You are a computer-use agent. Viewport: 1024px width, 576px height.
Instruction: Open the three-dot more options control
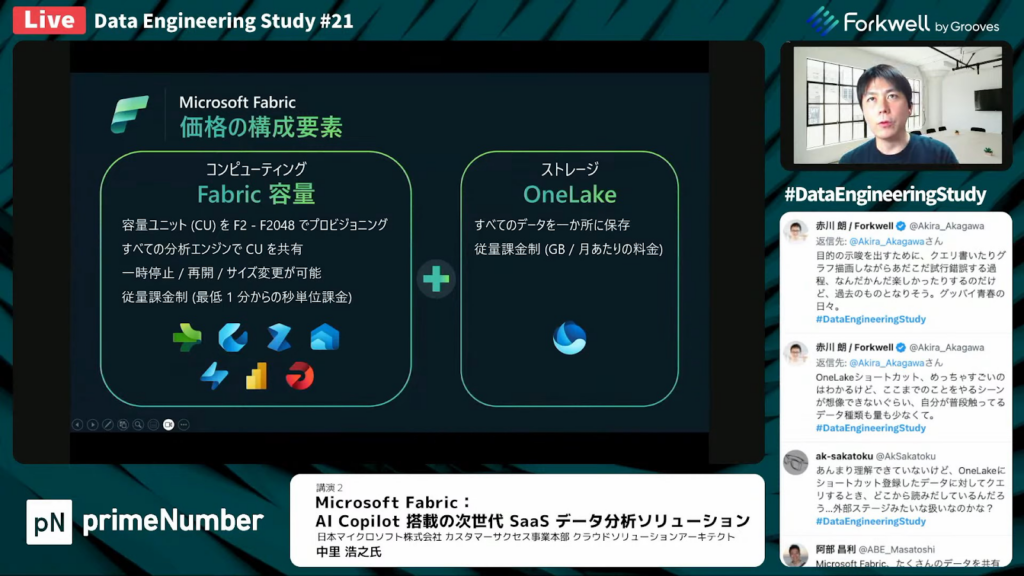184,424
